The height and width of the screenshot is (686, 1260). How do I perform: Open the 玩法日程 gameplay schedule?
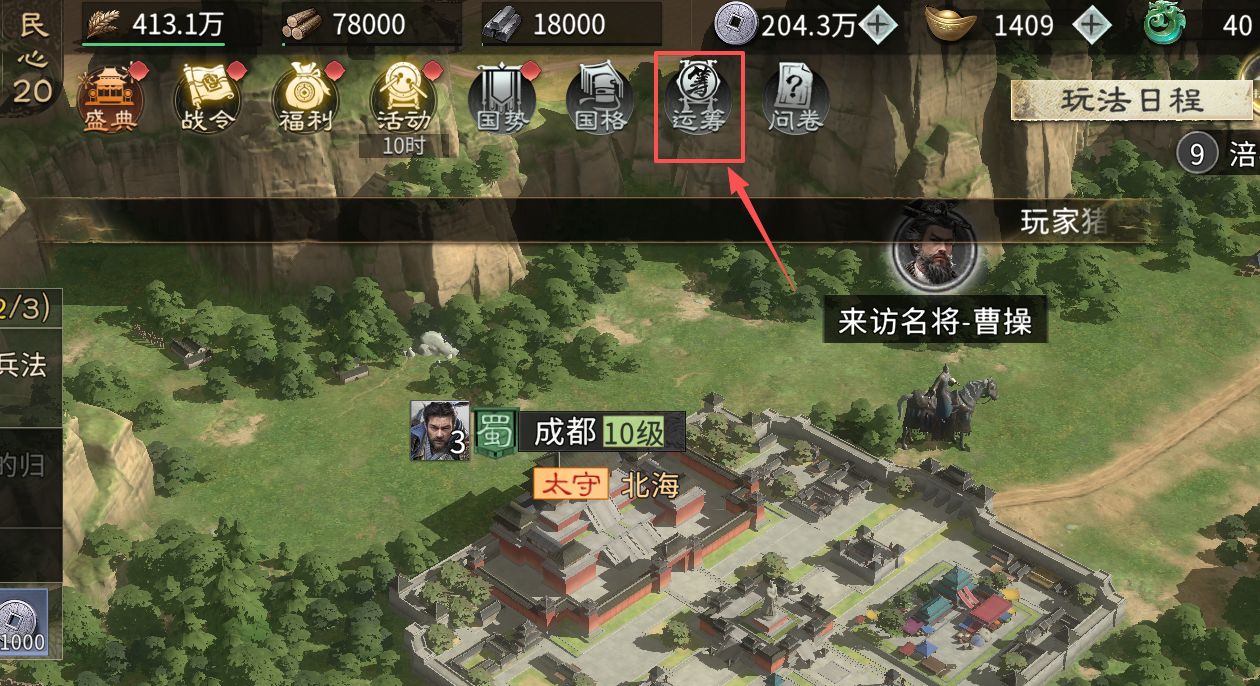(1131, 100)
